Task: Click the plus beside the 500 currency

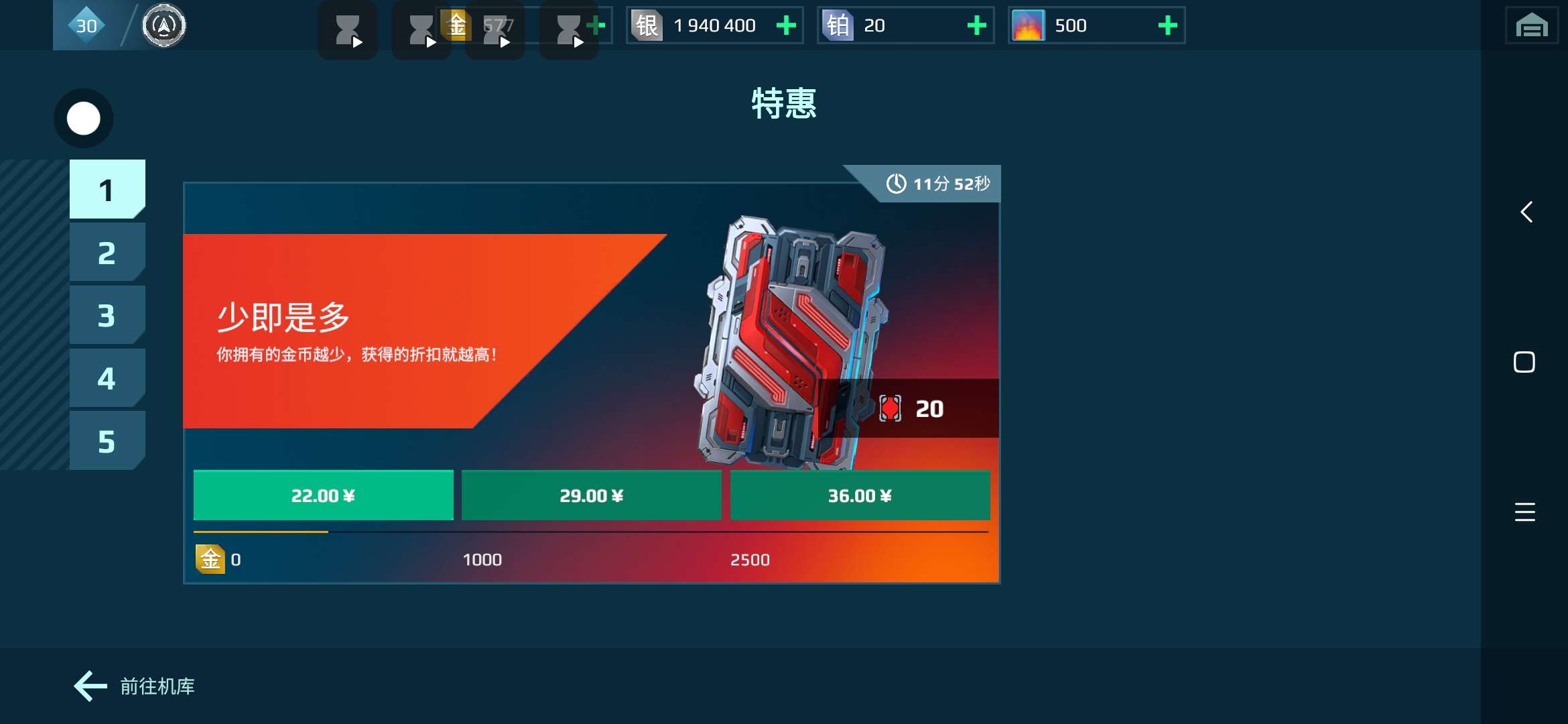Action: (x=1168, y=26)
